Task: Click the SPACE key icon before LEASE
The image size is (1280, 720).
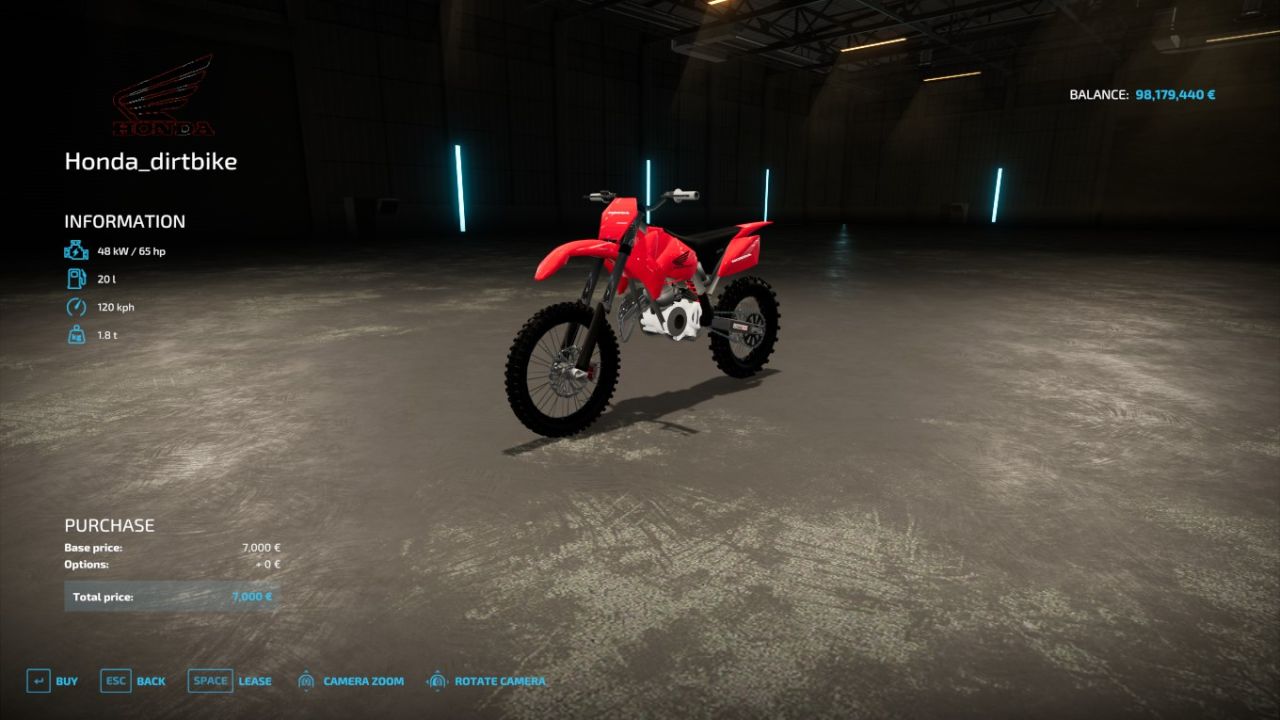Action: [210, 680]
